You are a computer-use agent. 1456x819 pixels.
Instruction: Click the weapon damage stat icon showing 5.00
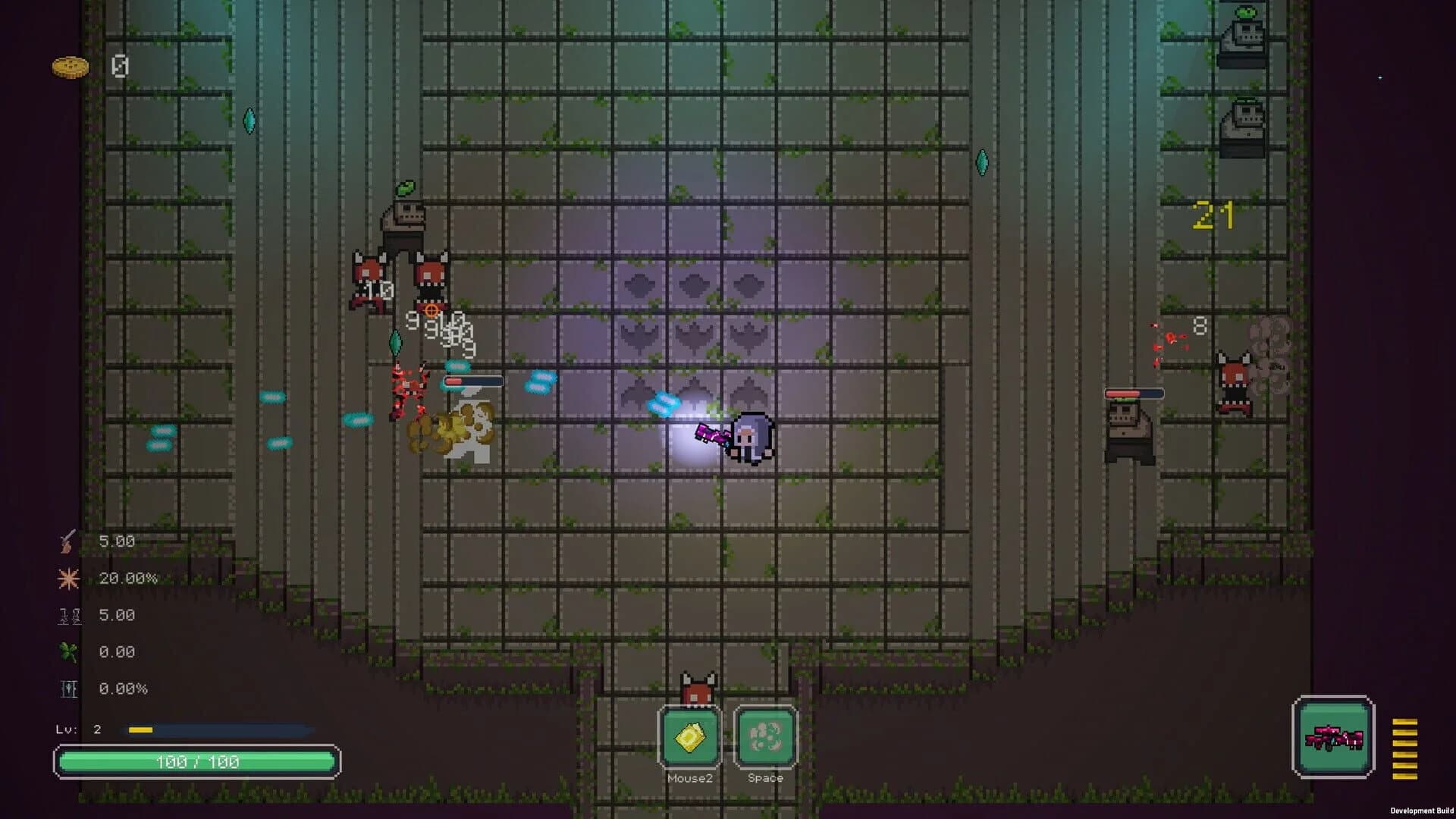pos(69,541)
